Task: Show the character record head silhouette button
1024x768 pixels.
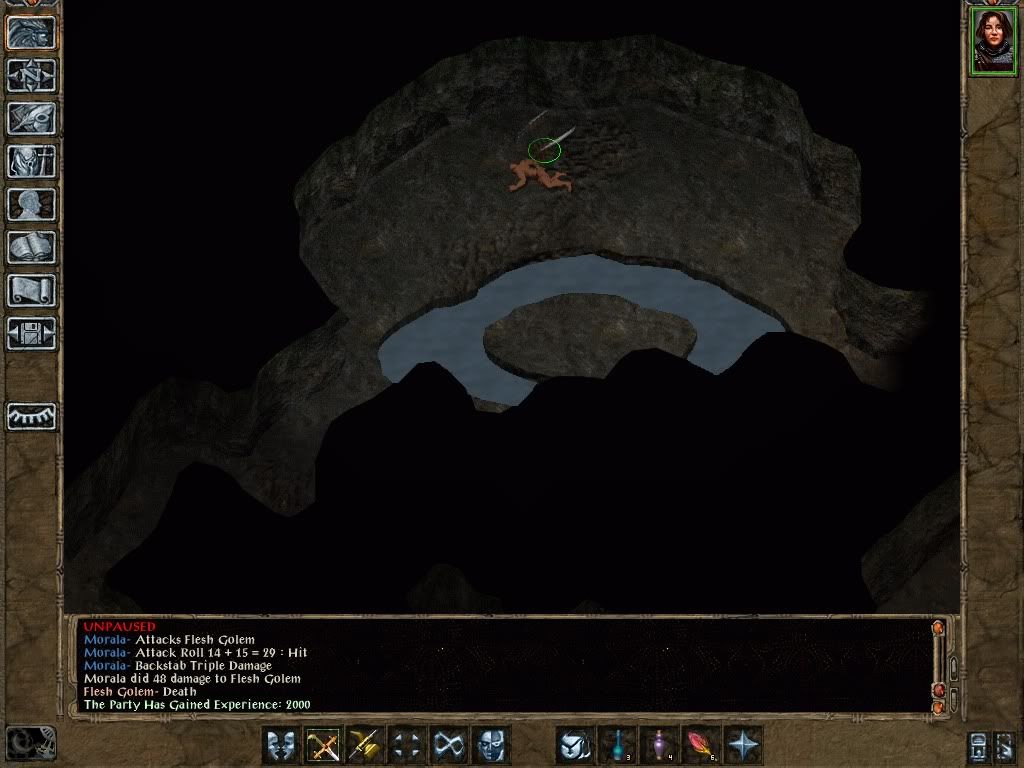Action: [x=32, y=204]
